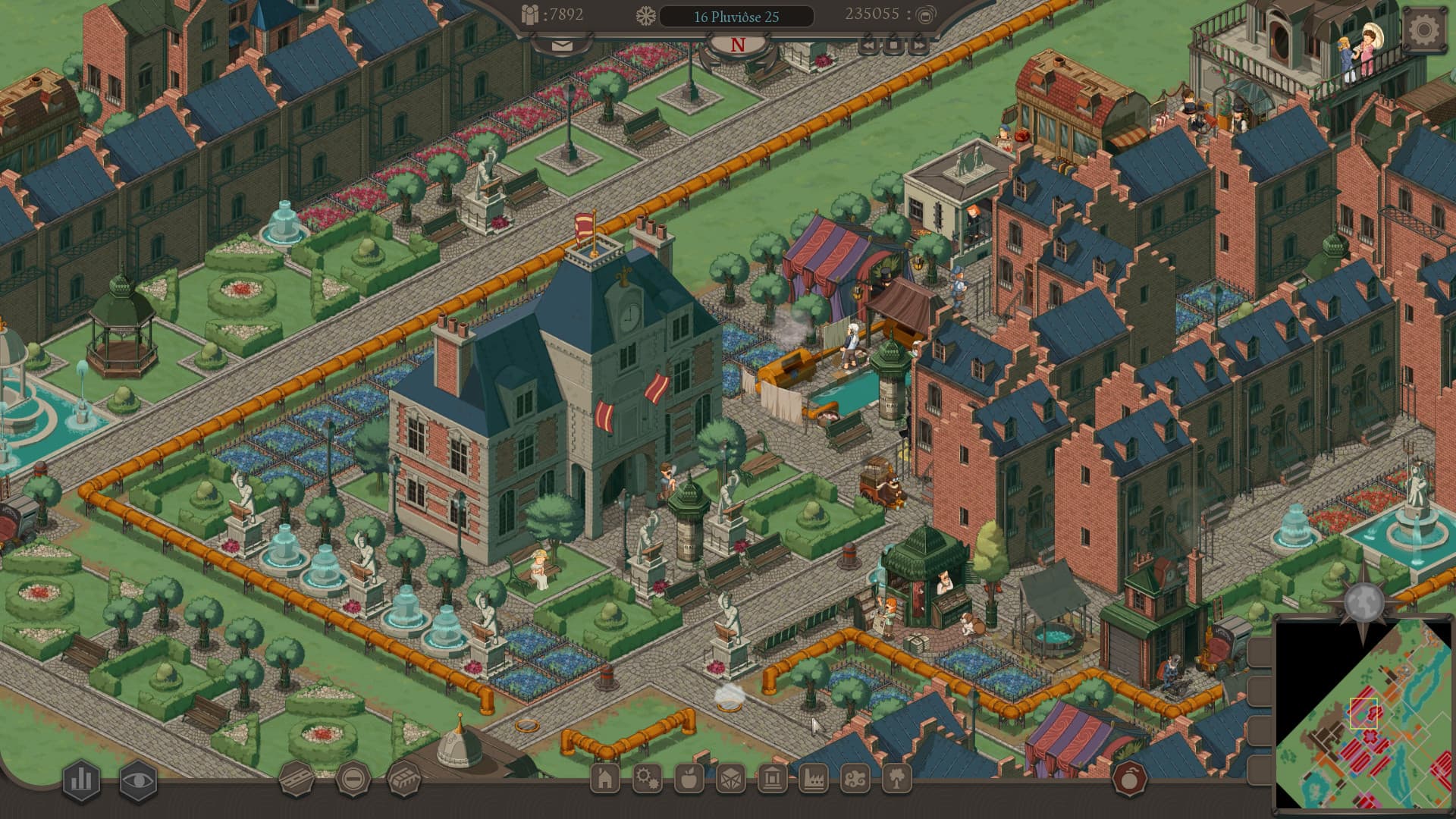Viewport: 1456px width, 819px height.
Task: Enable the road building tool
Action: (x=297, y=777)
